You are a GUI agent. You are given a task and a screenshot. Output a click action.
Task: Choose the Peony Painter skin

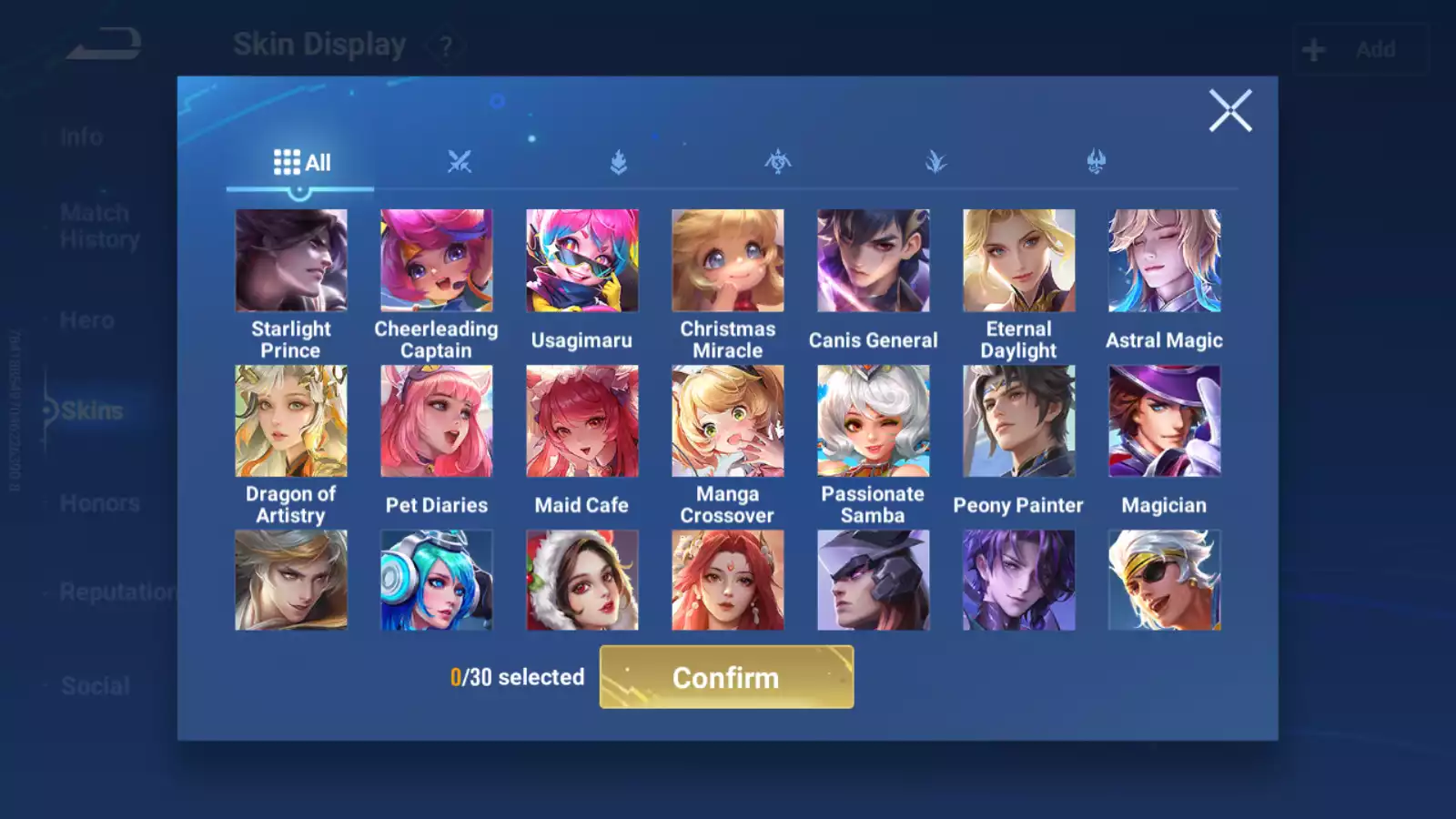[1019, 421]
